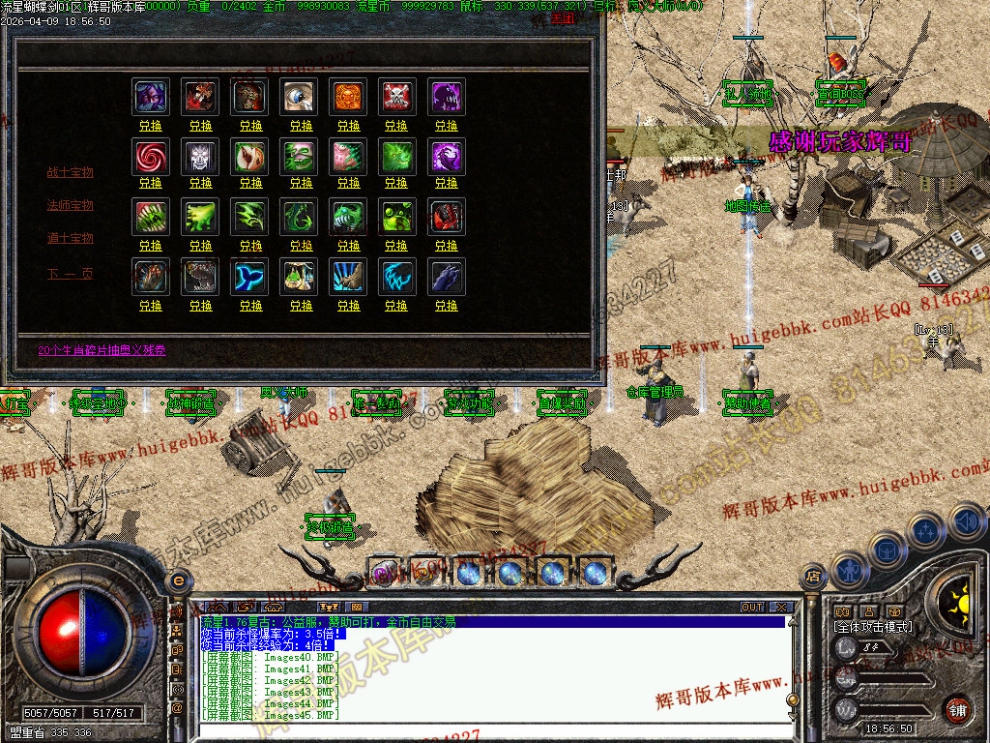Open the 道士宝物 taoist treasure category
This screenshot has height=743, width=990.
click(70, 238)
